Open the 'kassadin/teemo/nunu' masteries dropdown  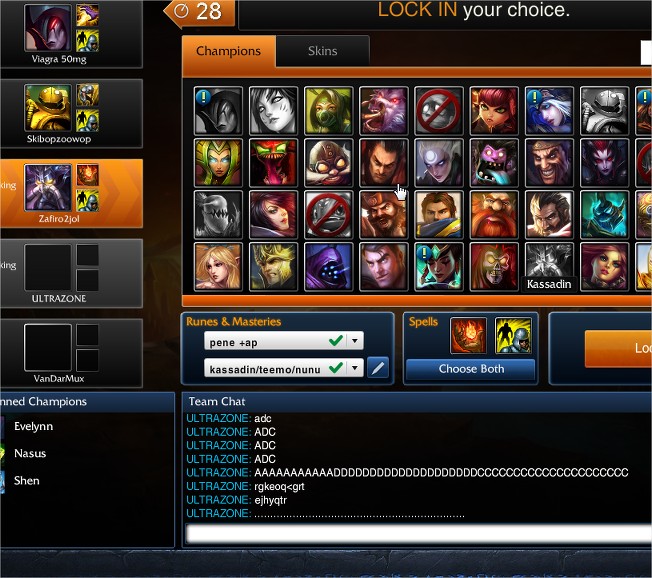pyautogui.click(x=355, y=368)
